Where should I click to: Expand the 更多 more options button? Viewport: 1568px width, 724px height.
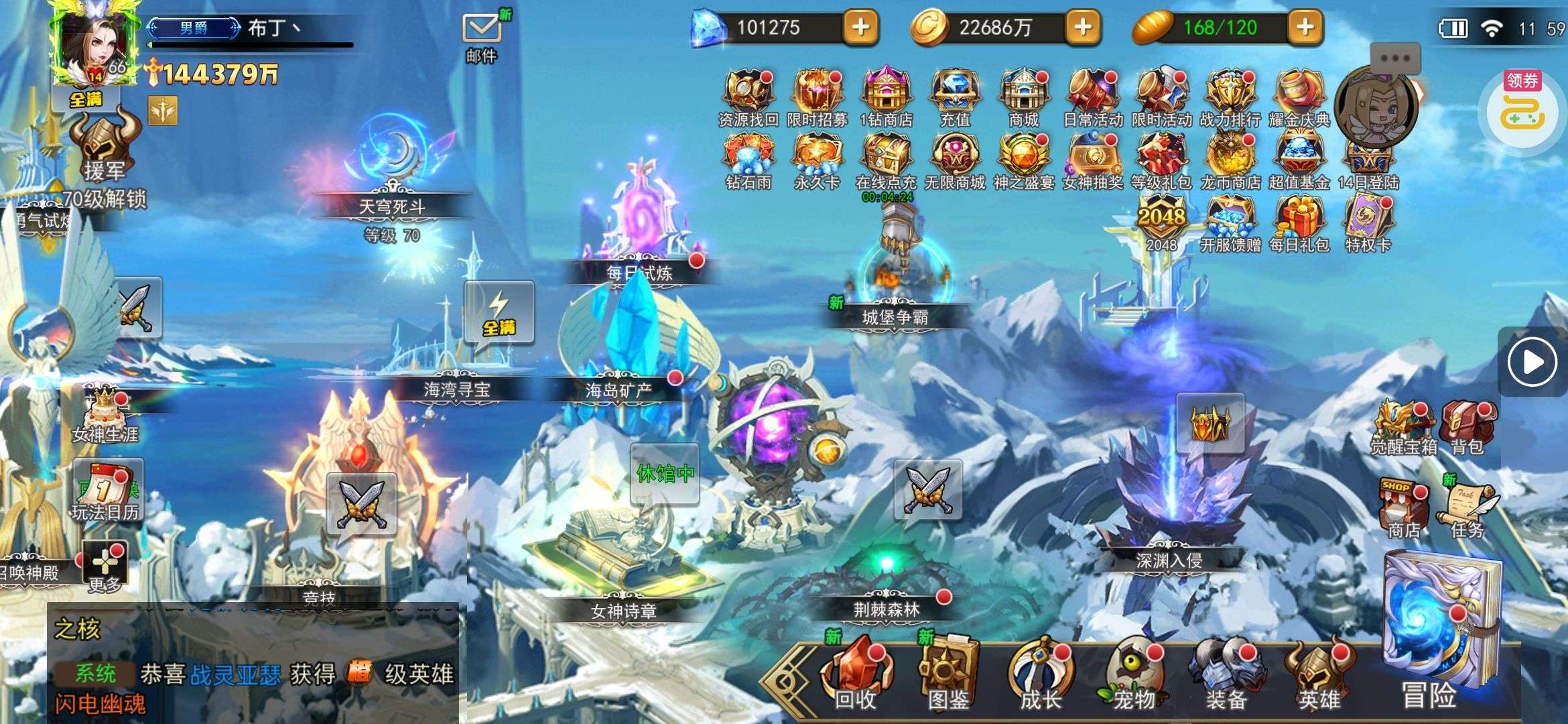[105, 566]
